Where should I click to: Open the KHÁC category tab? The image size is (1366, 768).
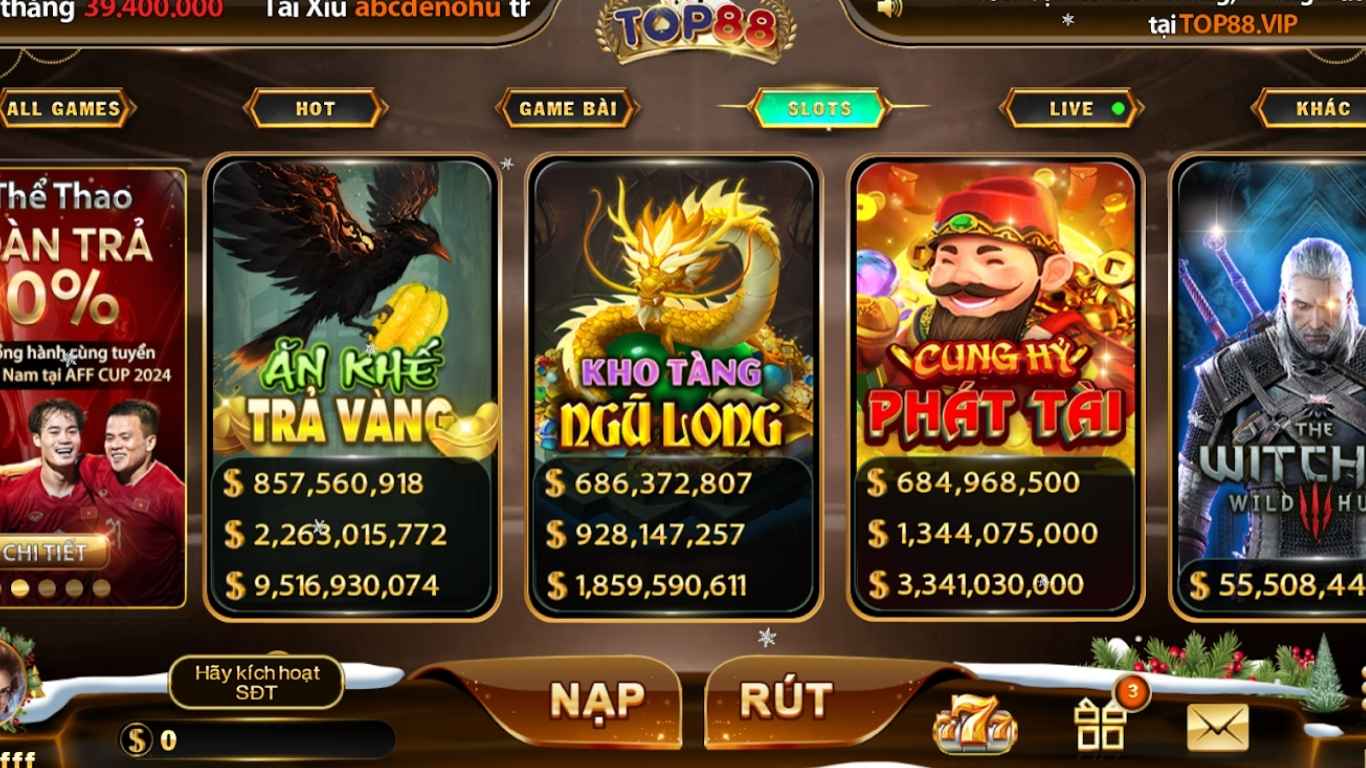1316,109
